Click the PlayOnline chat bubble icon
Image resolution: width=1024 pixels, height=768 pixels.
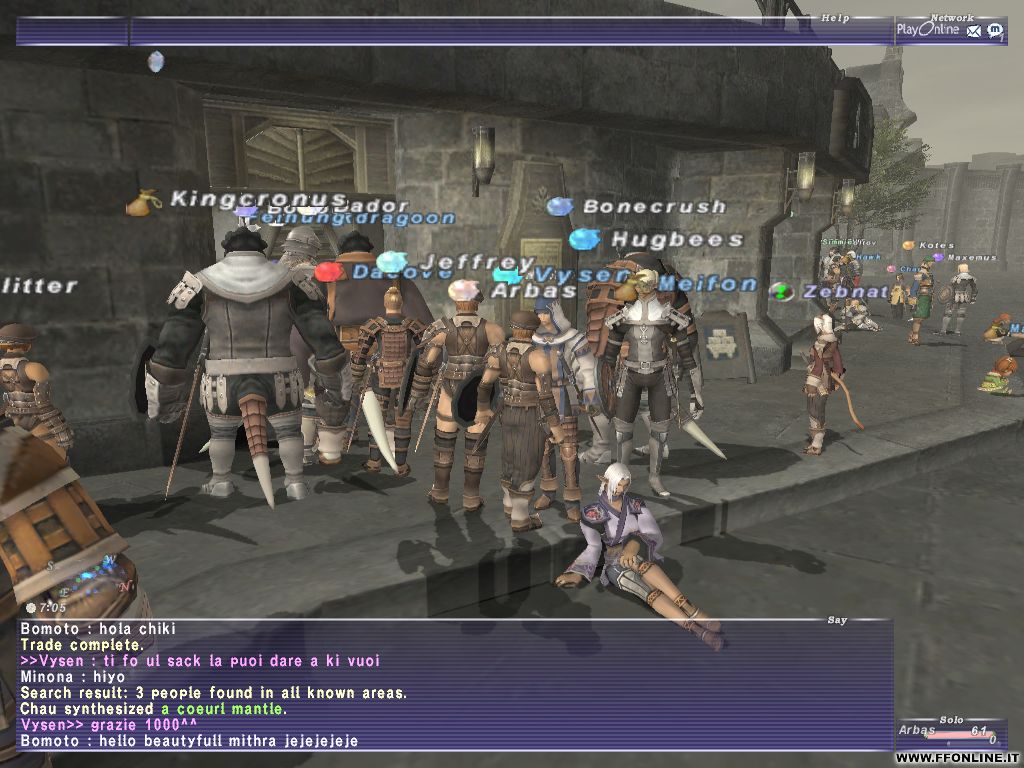995,30
